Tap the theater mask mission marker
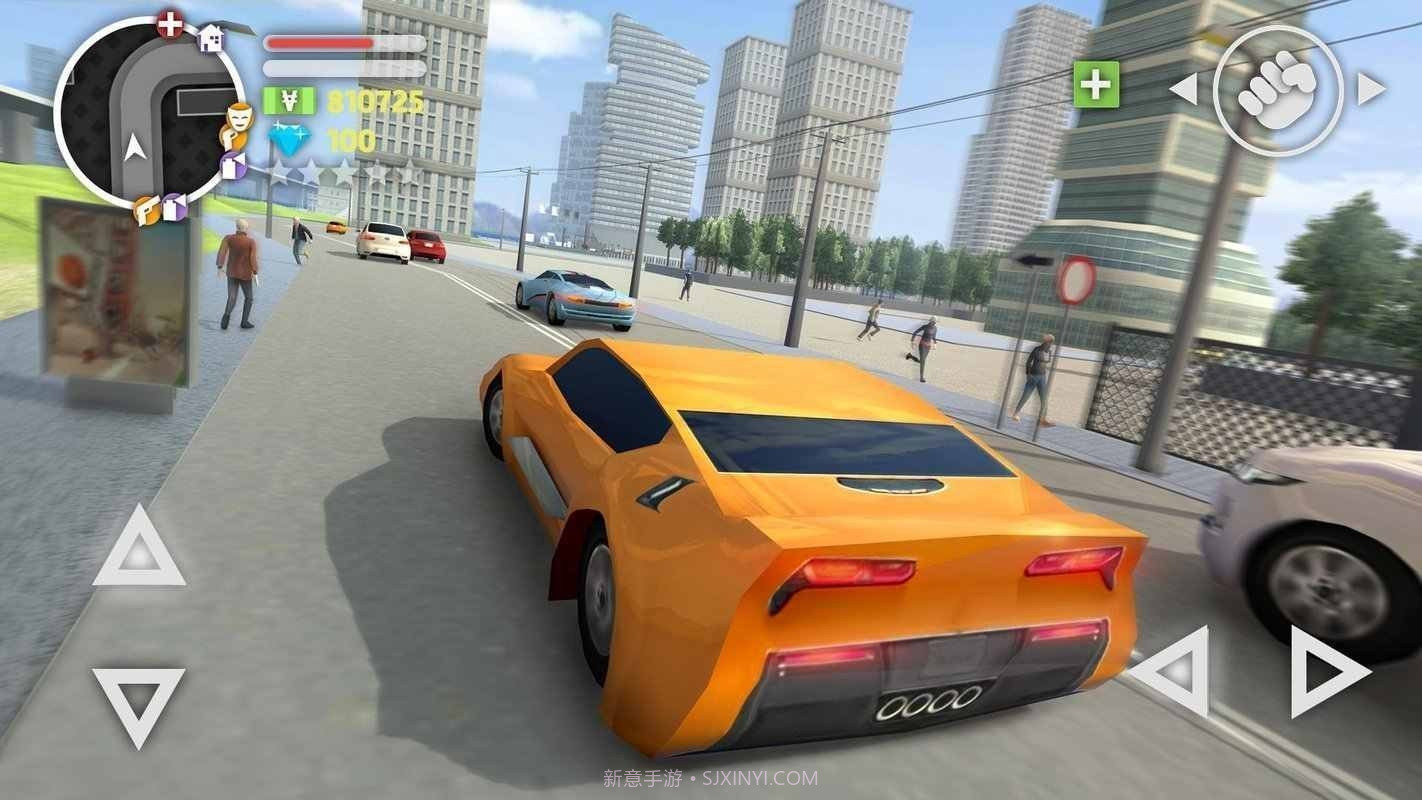 pos(239,117)
